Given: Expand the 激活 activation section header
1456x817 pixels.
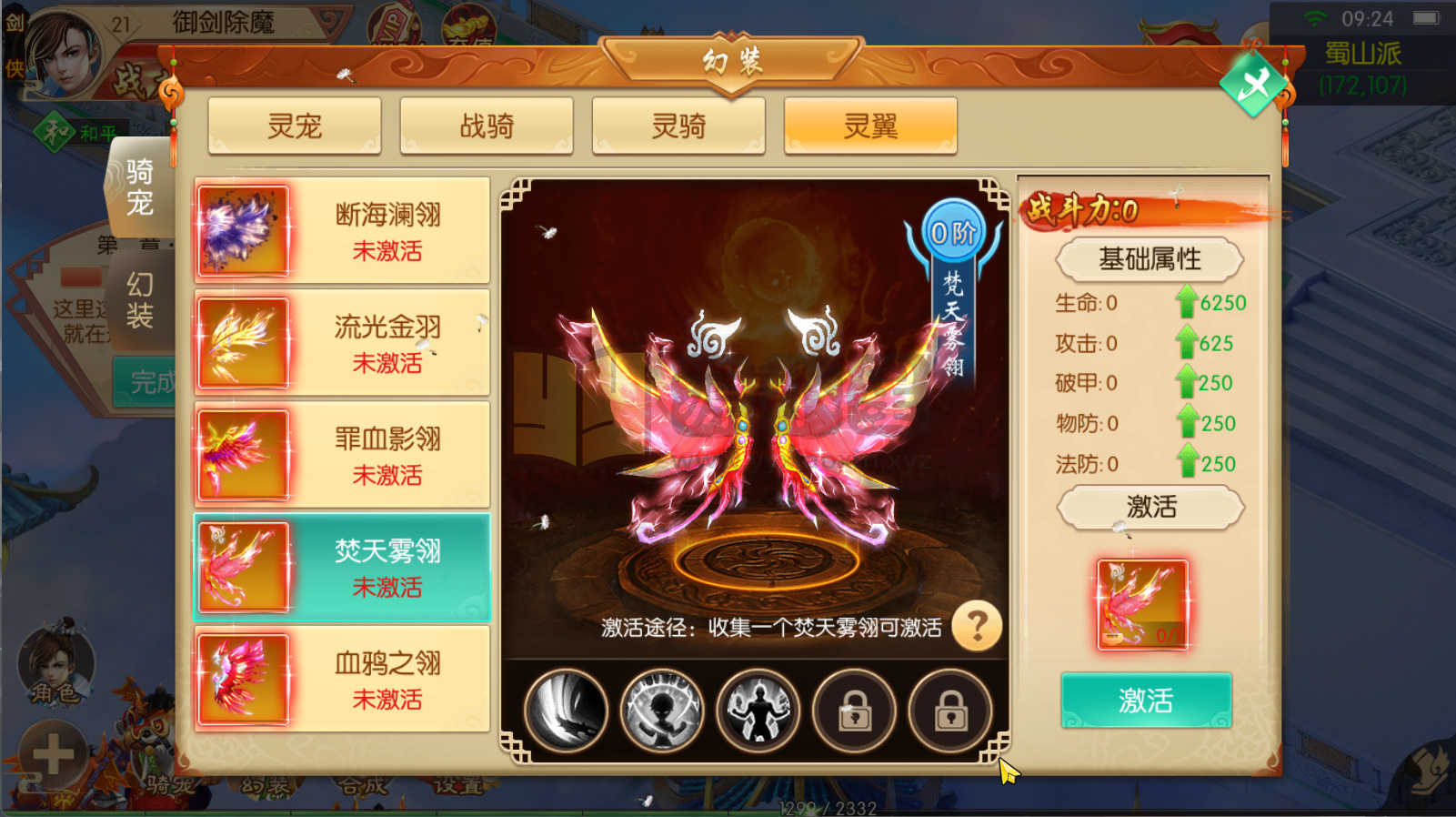Looking at the screenshot, I should click(x=1149, y=508).
